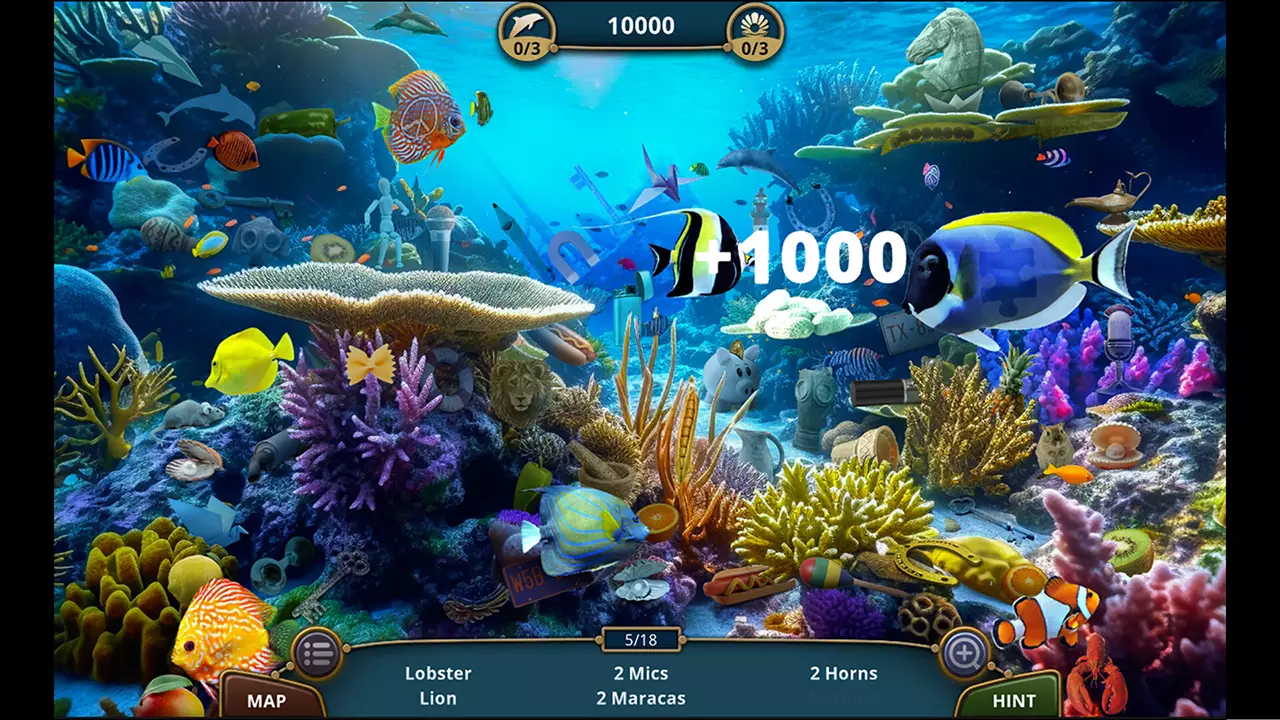Activate the magnifying glass hint icon
This screenshot has width=1280, height=720.
[966, 652]
